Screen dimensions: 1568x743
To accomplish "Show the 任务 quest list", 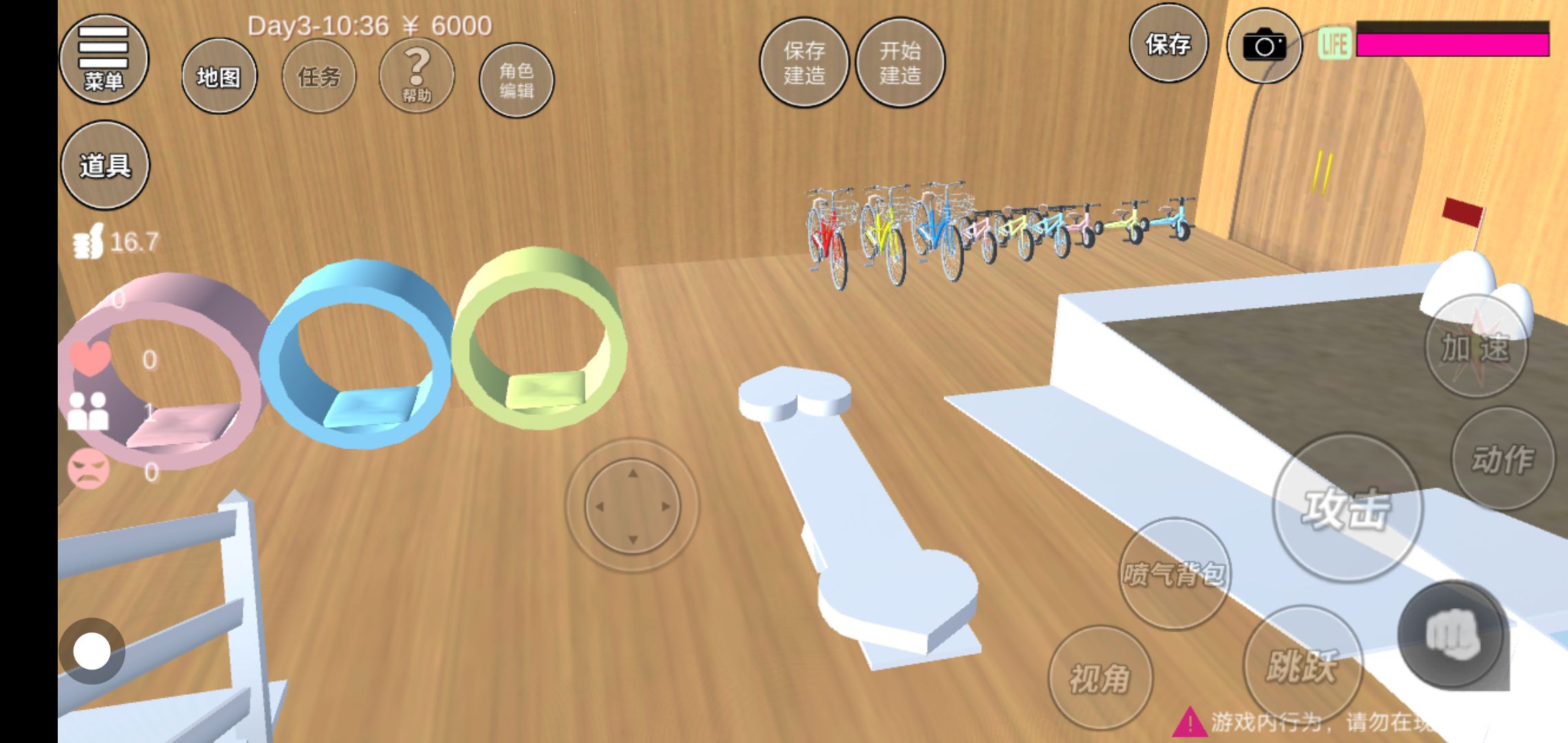I will click(318, 76).
